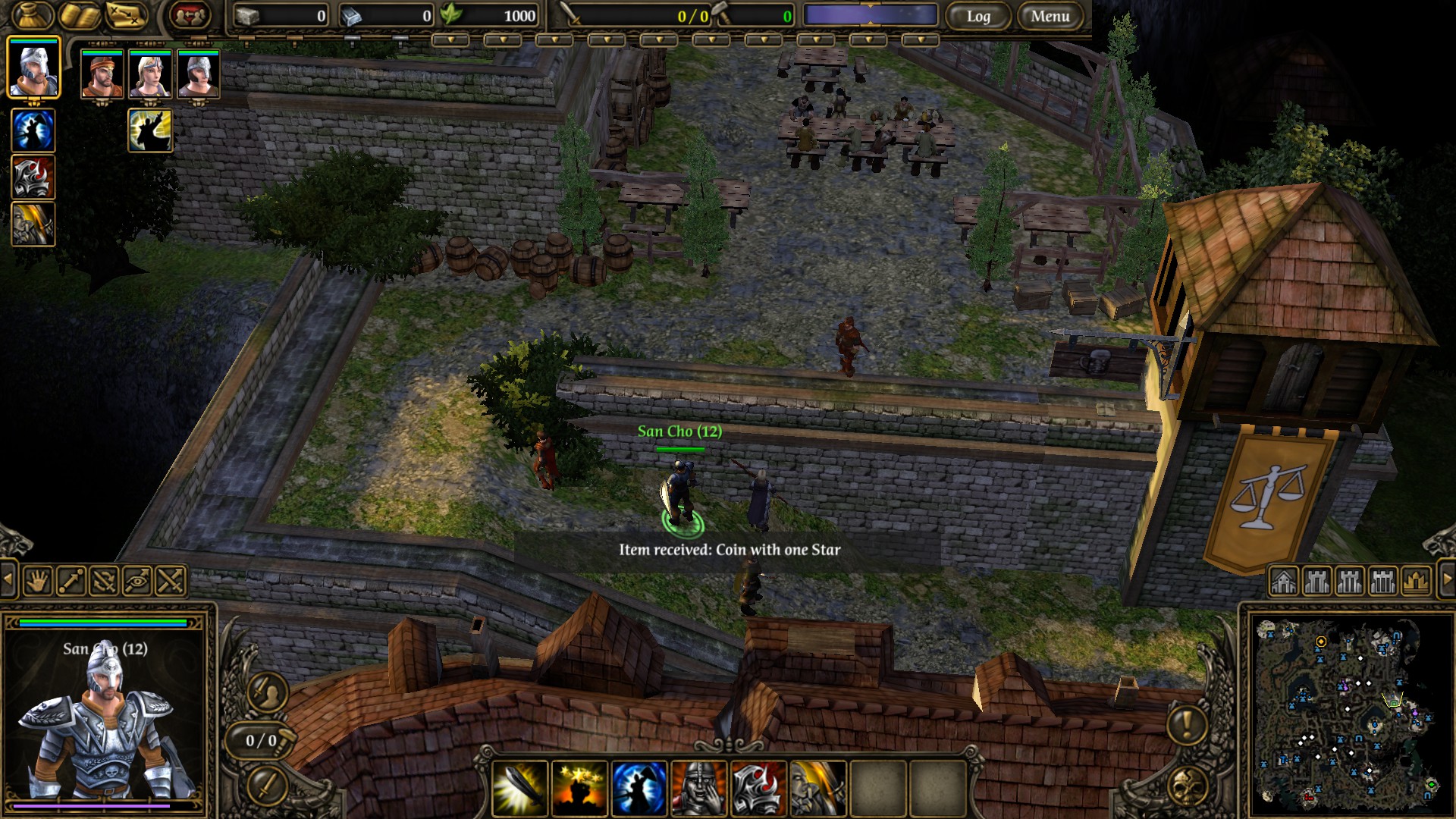
Task: Select the blonde female hero portrait
Action: 150,74
